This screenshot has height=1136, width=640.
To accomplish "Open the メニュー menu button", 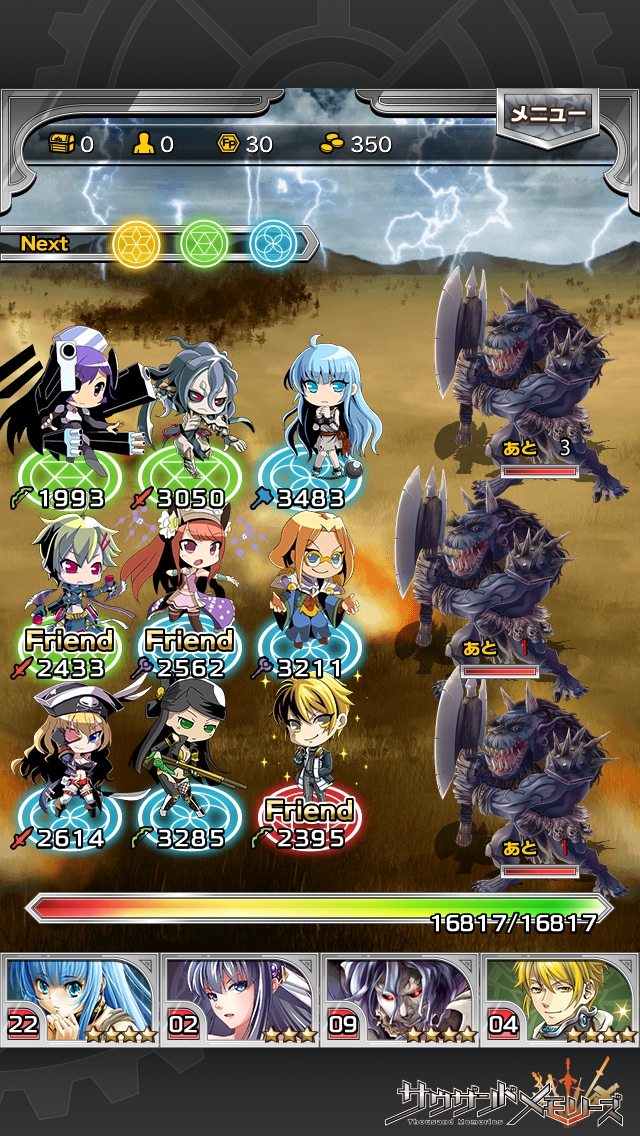I will point(547,116).
